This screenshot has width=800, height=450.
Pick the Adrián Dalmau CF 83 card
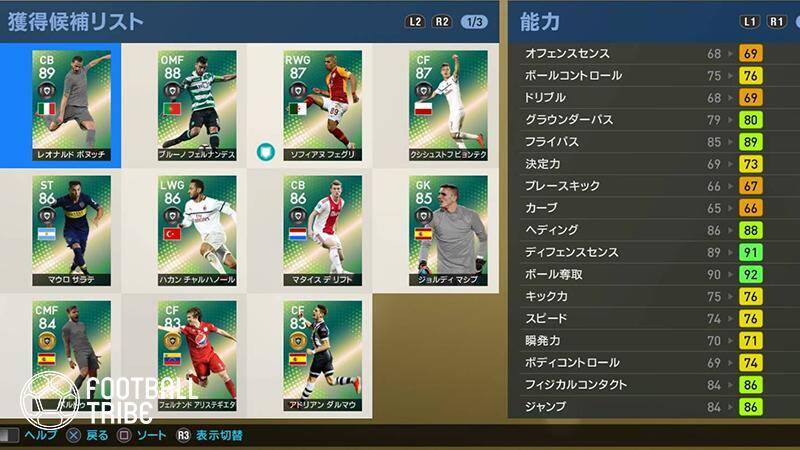coord(322,355)
